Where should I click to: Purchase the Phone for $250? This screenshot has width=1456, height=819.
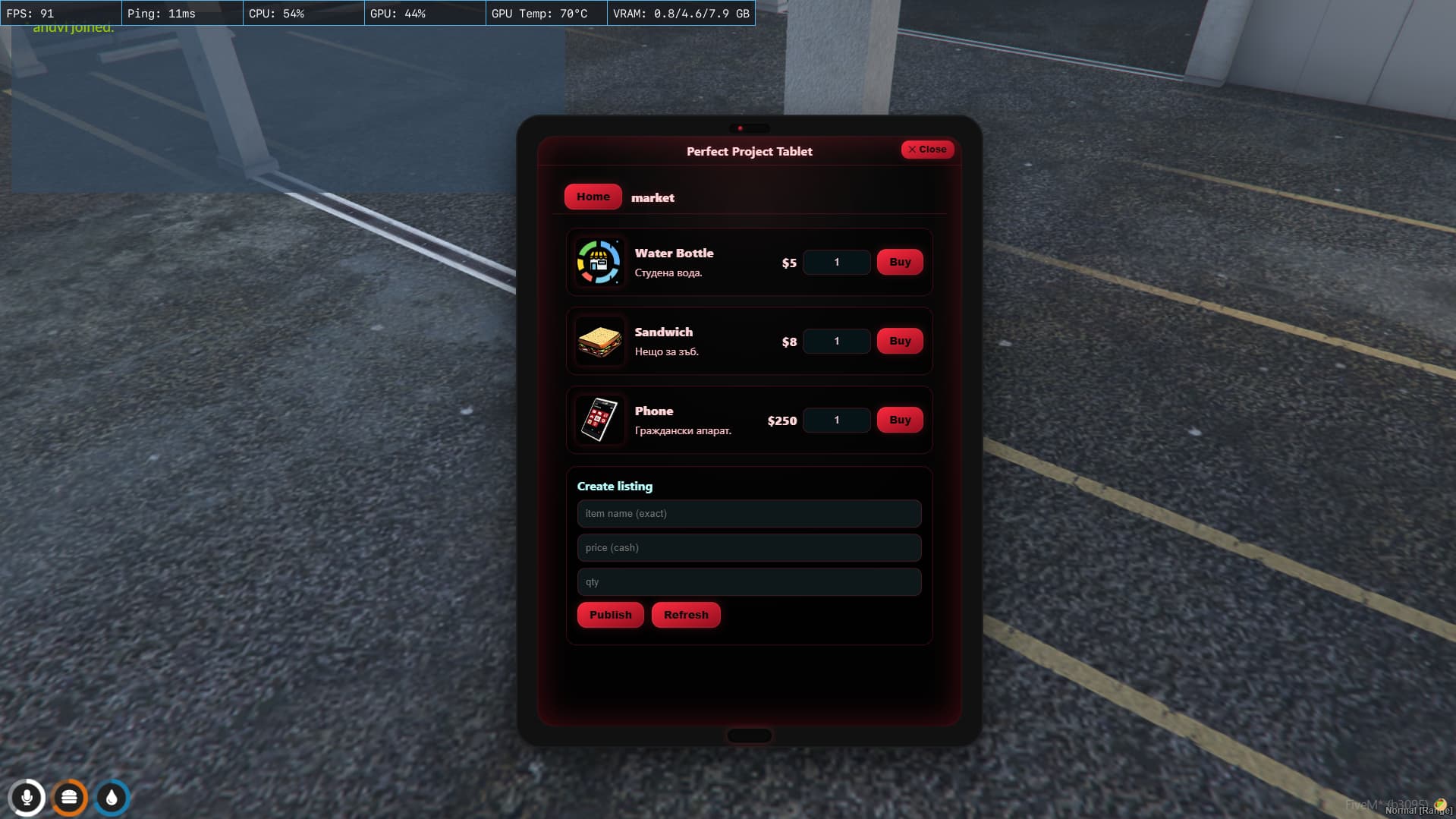coord(899,419)
